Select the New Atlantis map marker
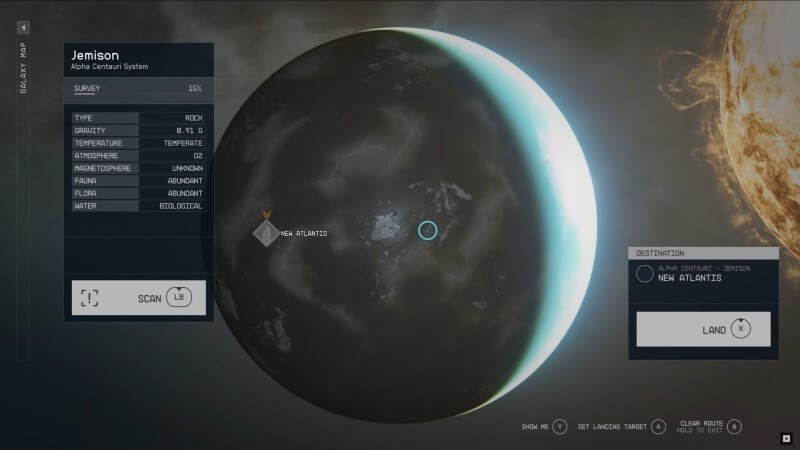Screen dimensions: 800x450 266,233
